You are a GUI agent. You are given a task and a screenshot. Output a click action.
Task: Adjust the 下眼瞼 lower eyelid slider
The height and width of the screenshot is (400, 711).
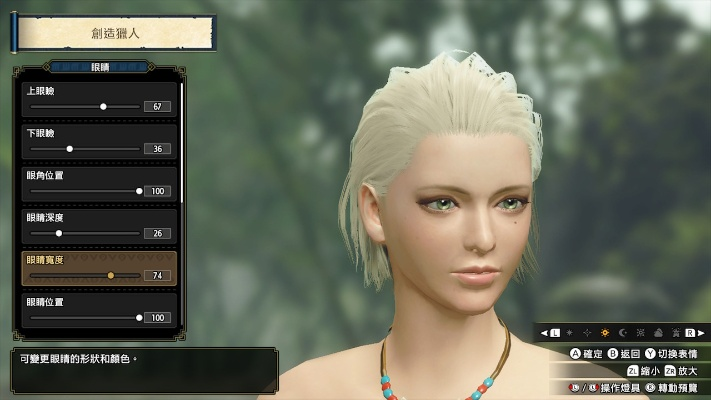(x=69, y=149)
